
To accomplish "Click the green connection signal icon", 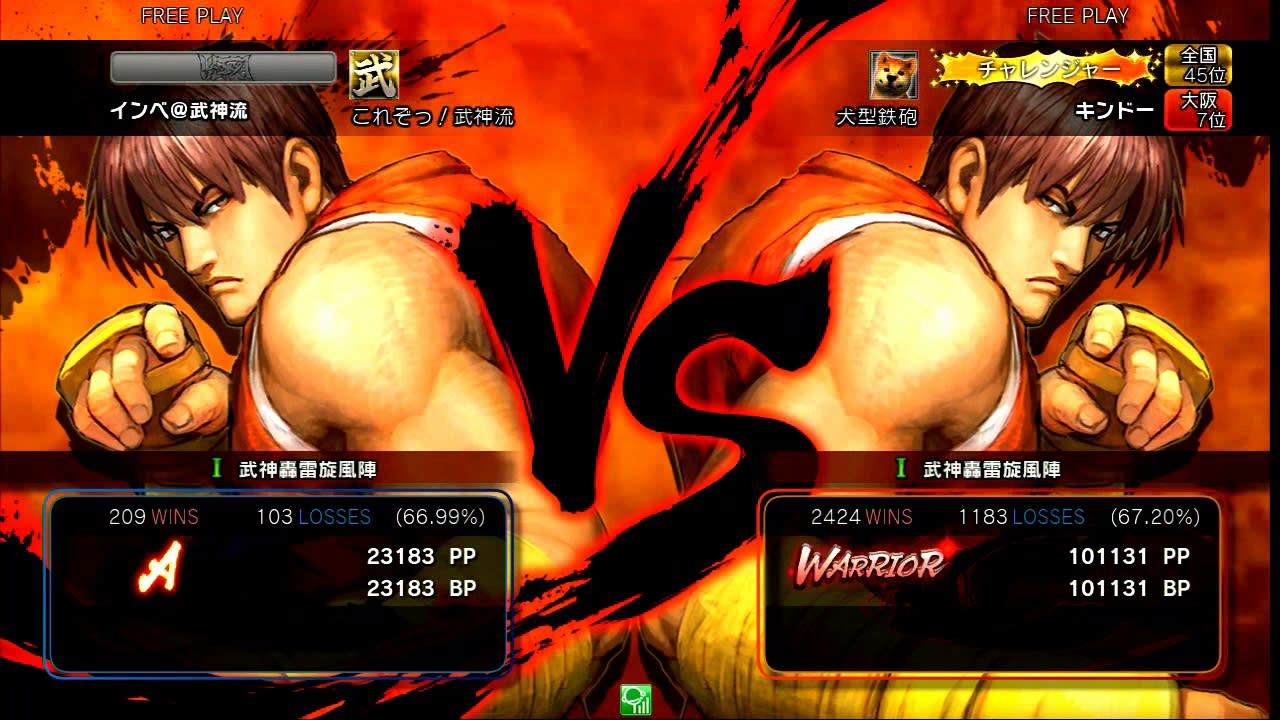I will 635,699.
